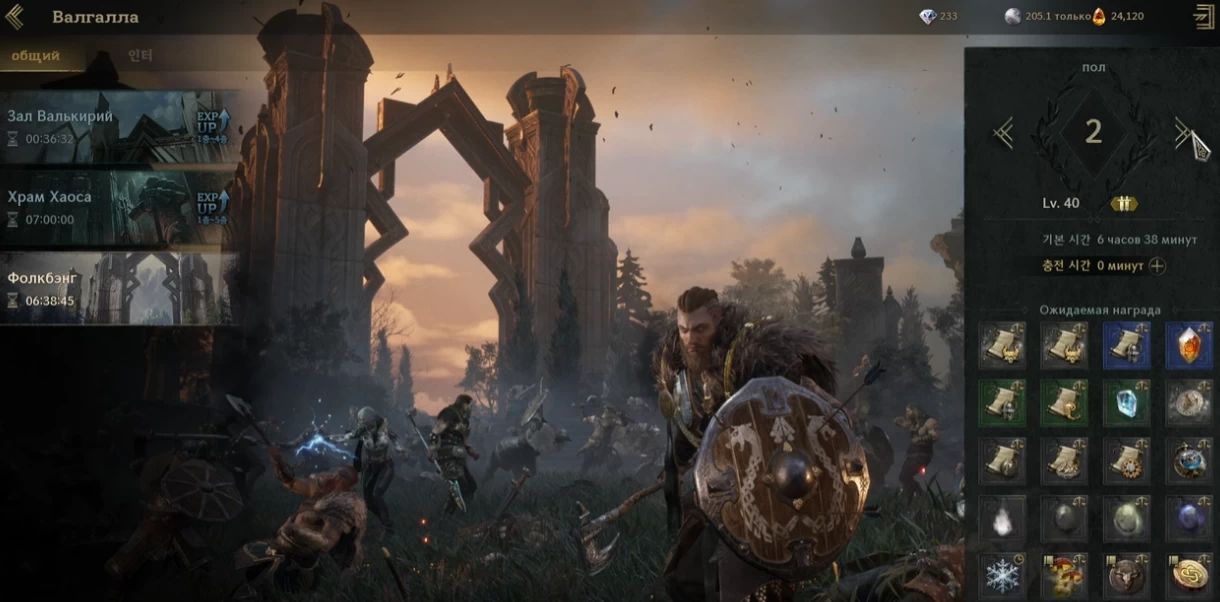Inspect the white flame reward icon

[x=1002, y=519]
